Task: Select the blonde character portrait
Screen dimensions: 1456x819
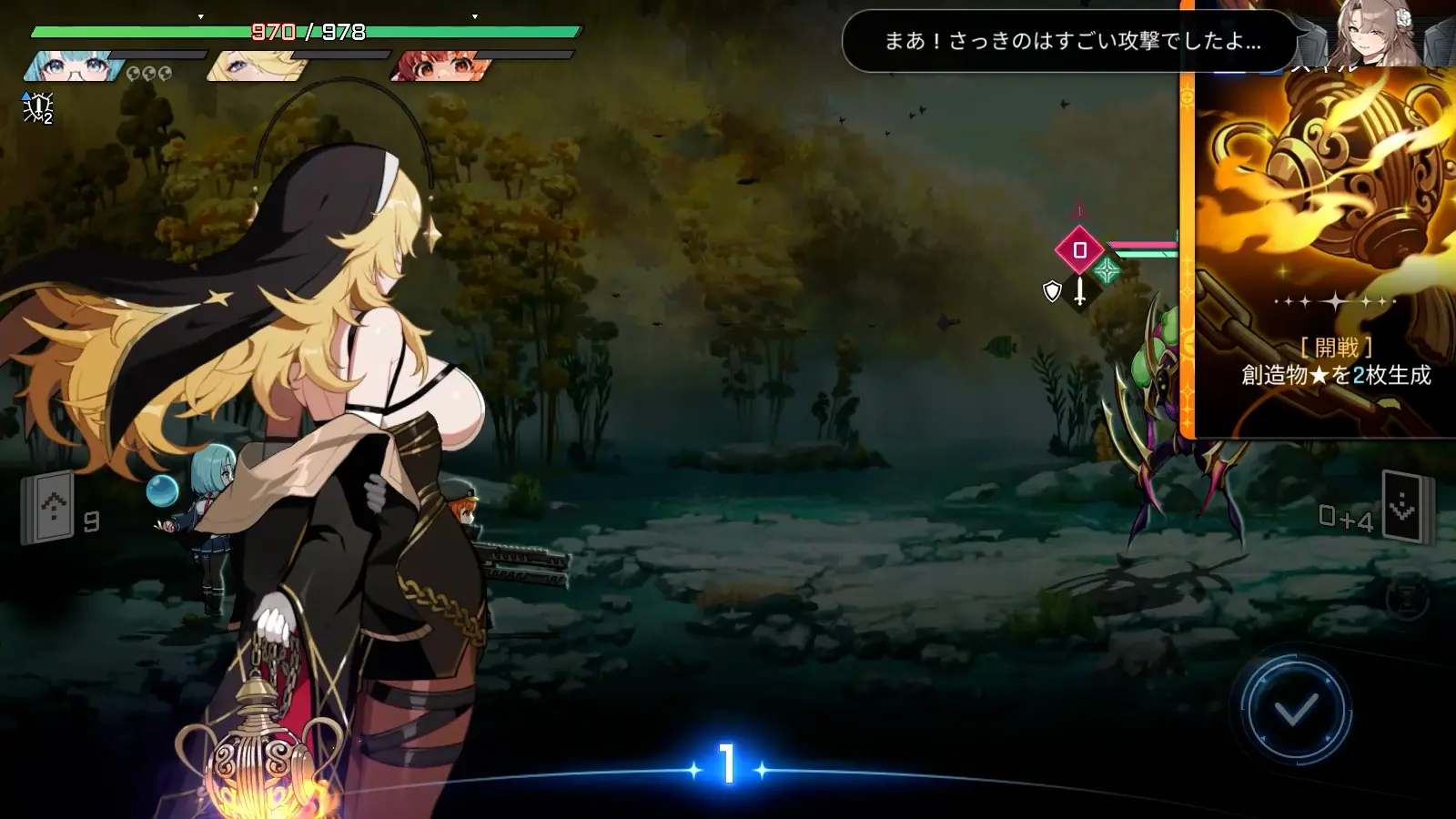Action: click(x=252, y=66)
